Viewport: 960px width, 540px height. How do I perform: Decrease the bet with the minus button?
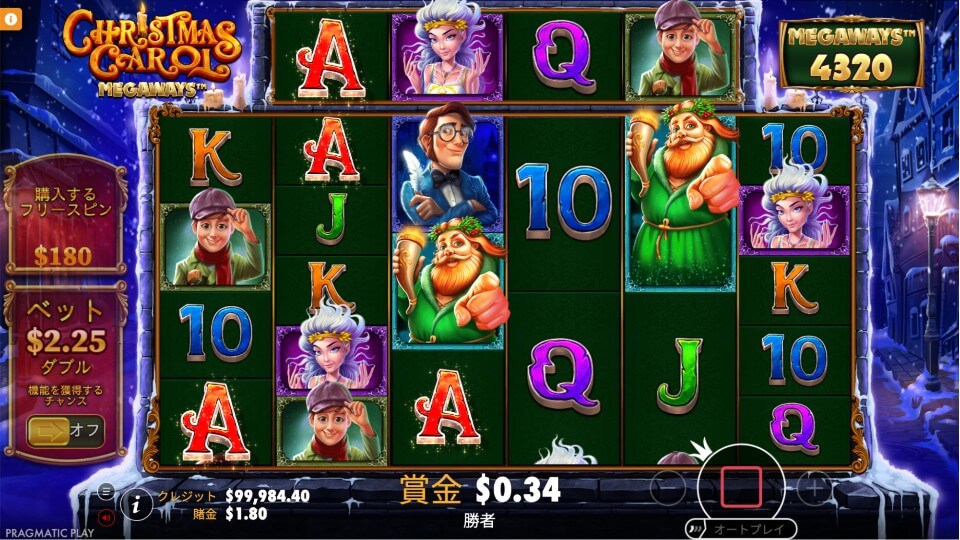(x=670, y=489)
